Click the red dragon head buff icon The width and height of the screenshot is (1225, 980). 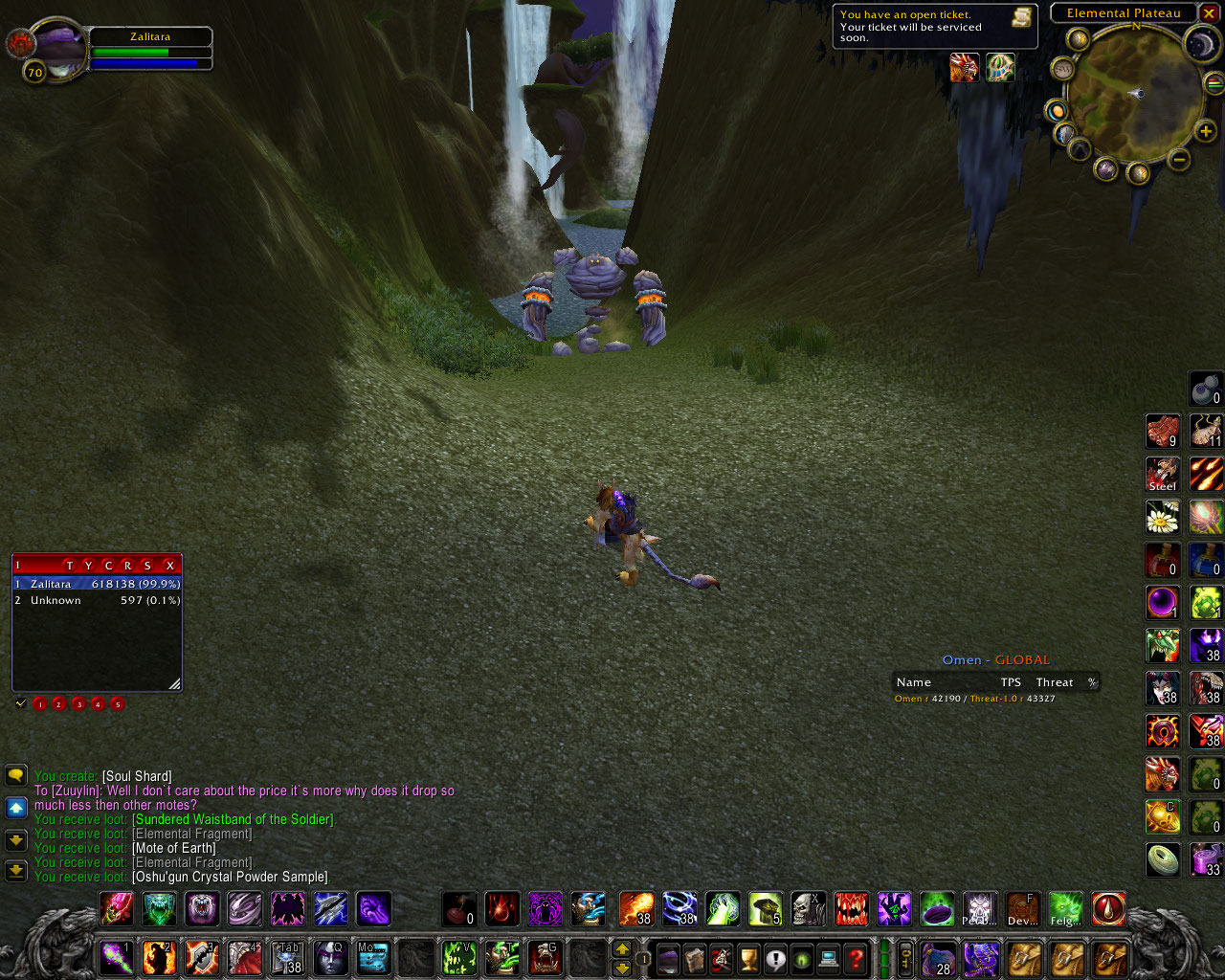click(x=964, y=67)
